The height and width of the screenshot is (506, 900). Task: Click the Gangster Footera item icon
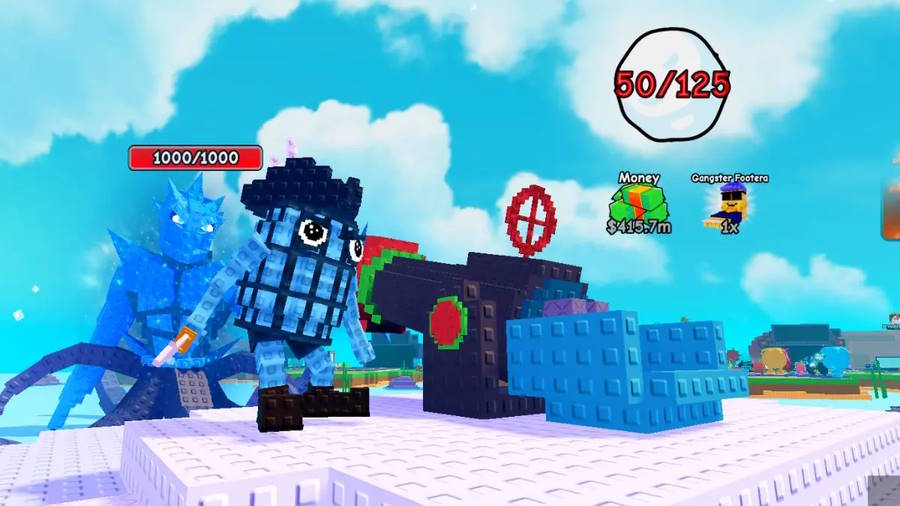(x=729, y=204)
